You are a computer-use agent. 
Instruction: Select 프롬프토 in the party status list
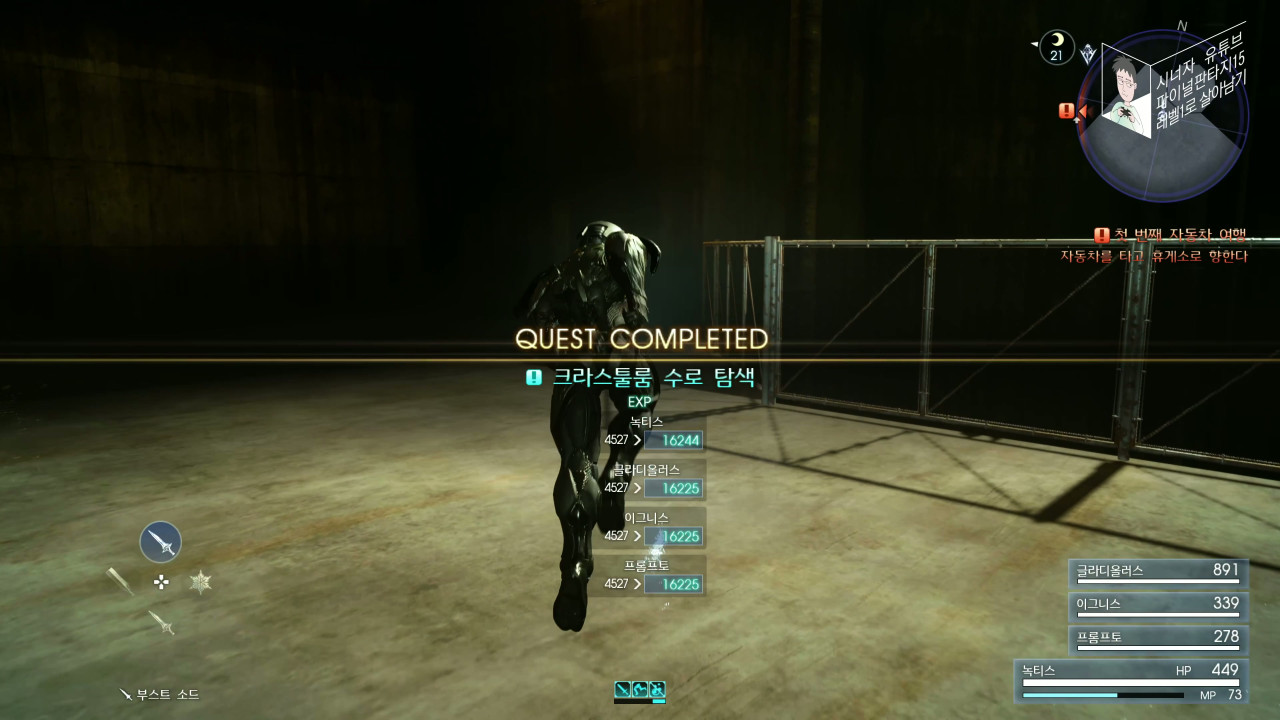[x=1158, y=638]
